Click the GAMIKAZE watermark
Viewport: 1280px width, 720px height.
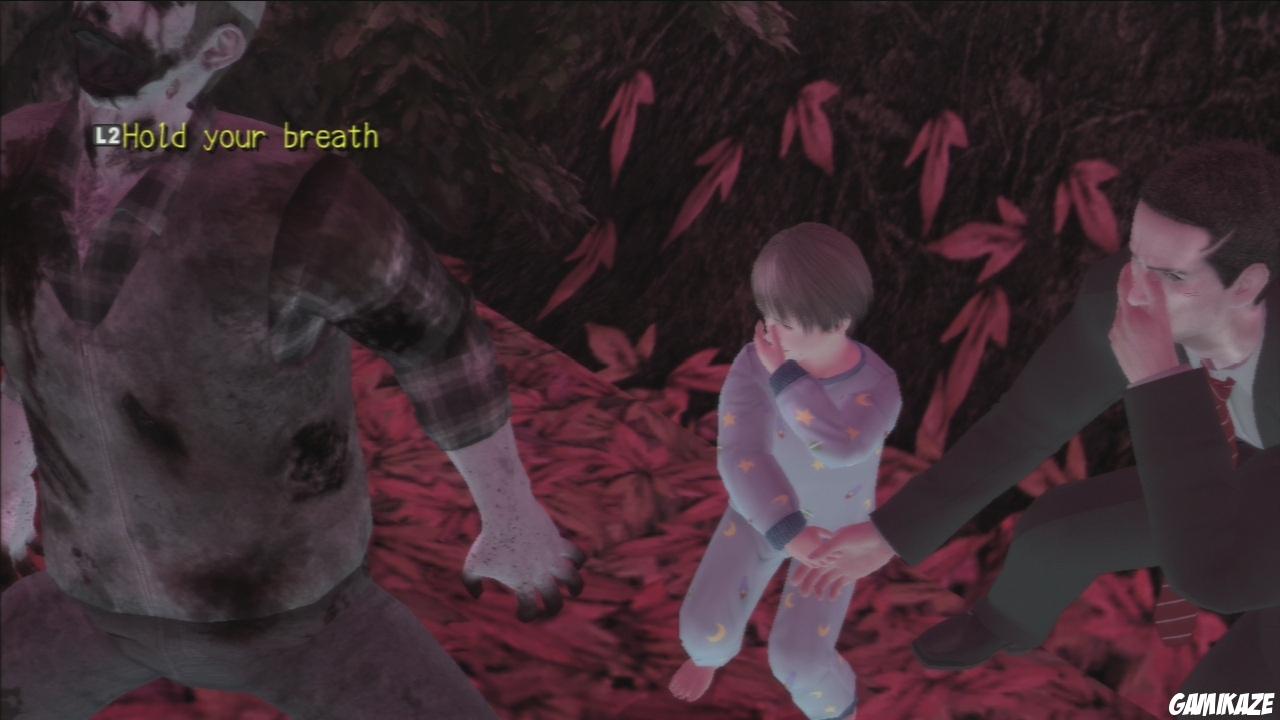(x=1221, y=703)
